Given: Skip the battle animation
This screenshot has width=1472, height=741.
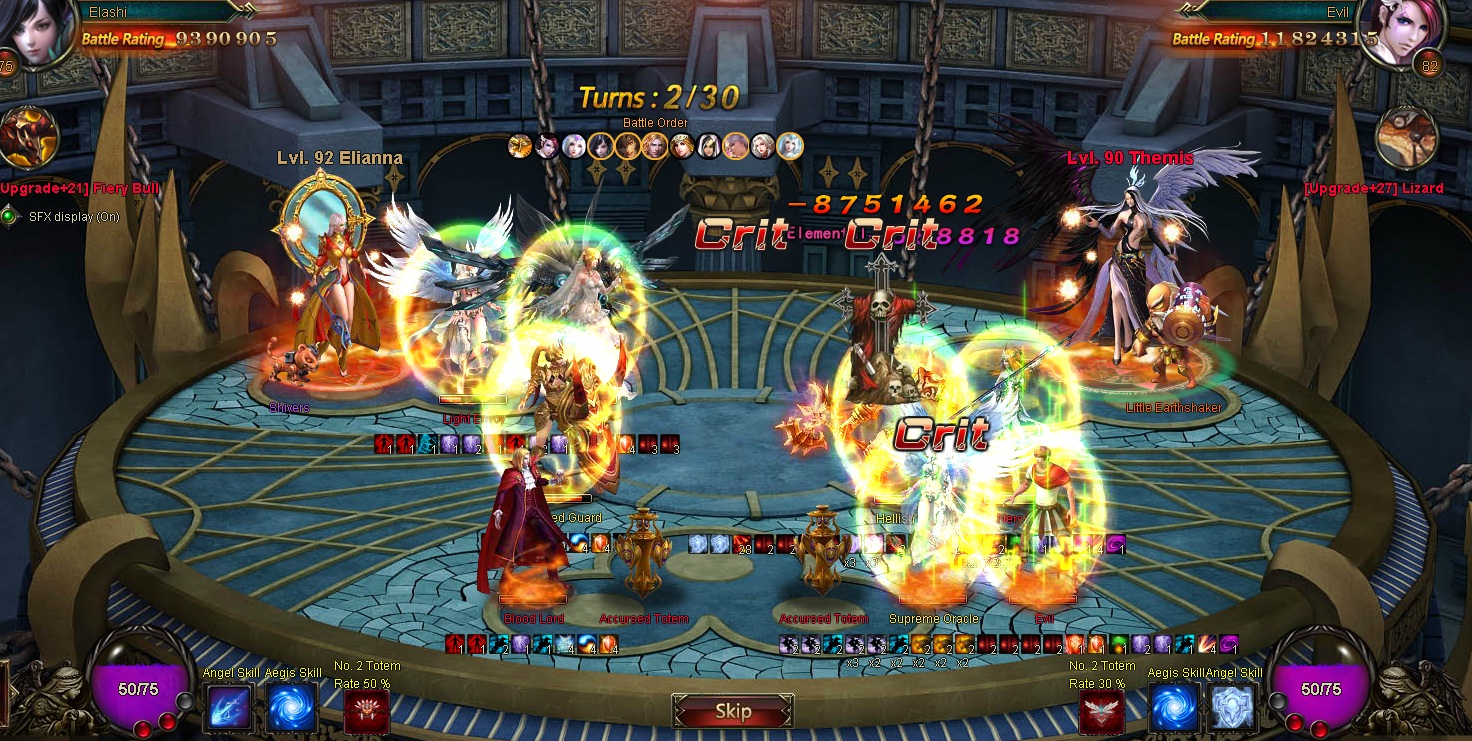Looking at the screenshot, I should (x=733, y=712).
